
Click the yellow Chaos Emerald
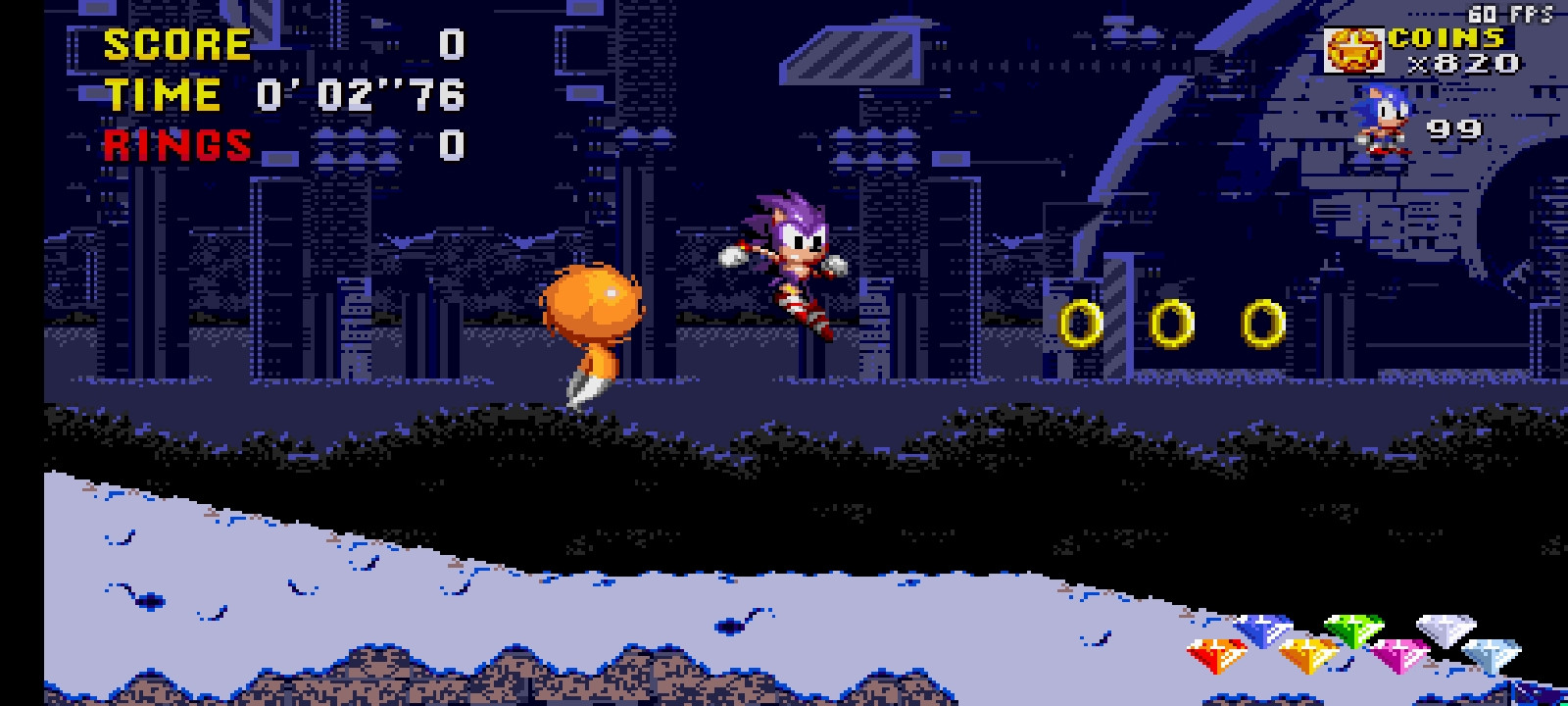(x=1308, y=655)
